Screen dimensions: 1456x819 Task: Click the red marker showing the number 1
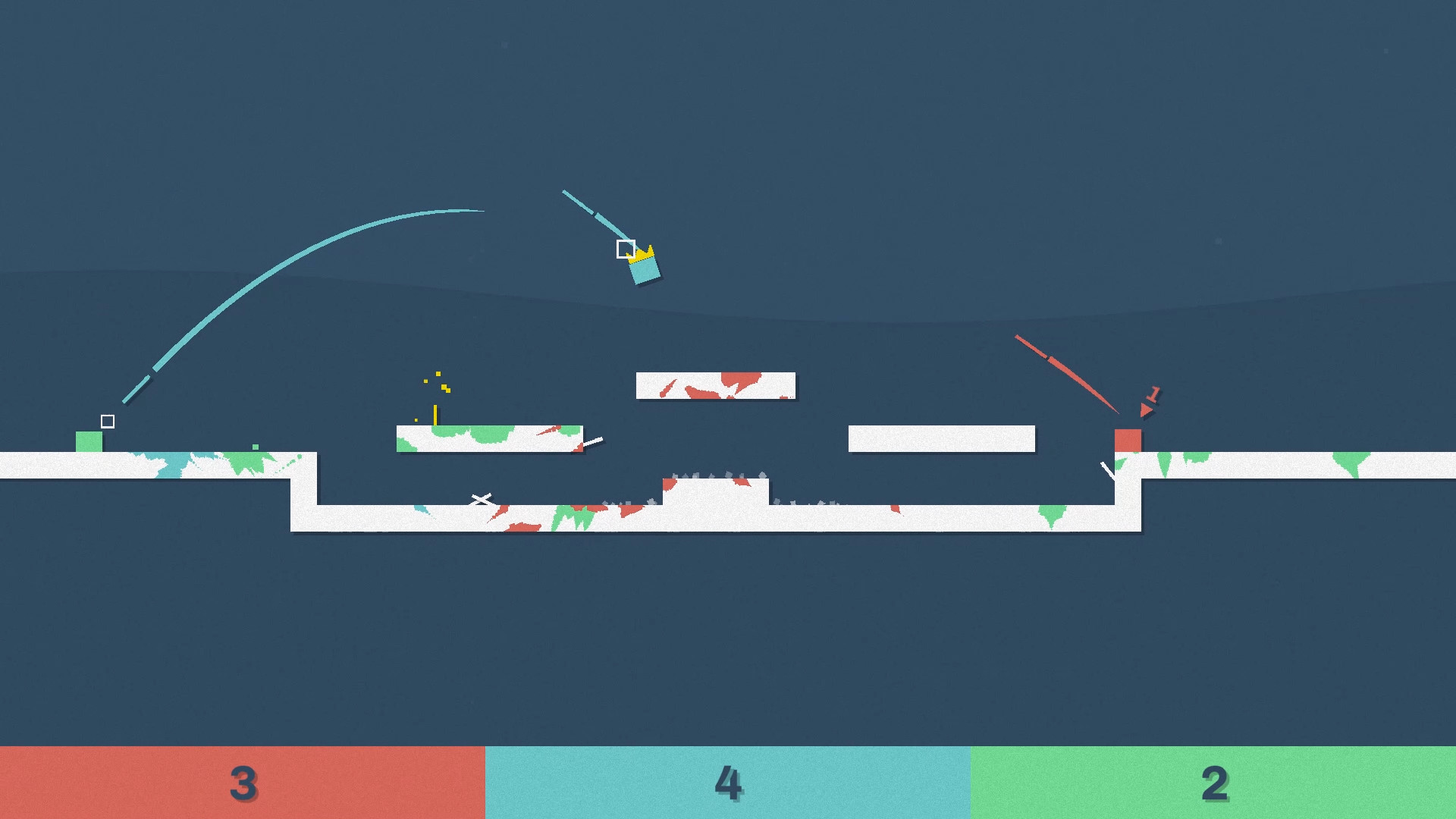(1153, 393)
